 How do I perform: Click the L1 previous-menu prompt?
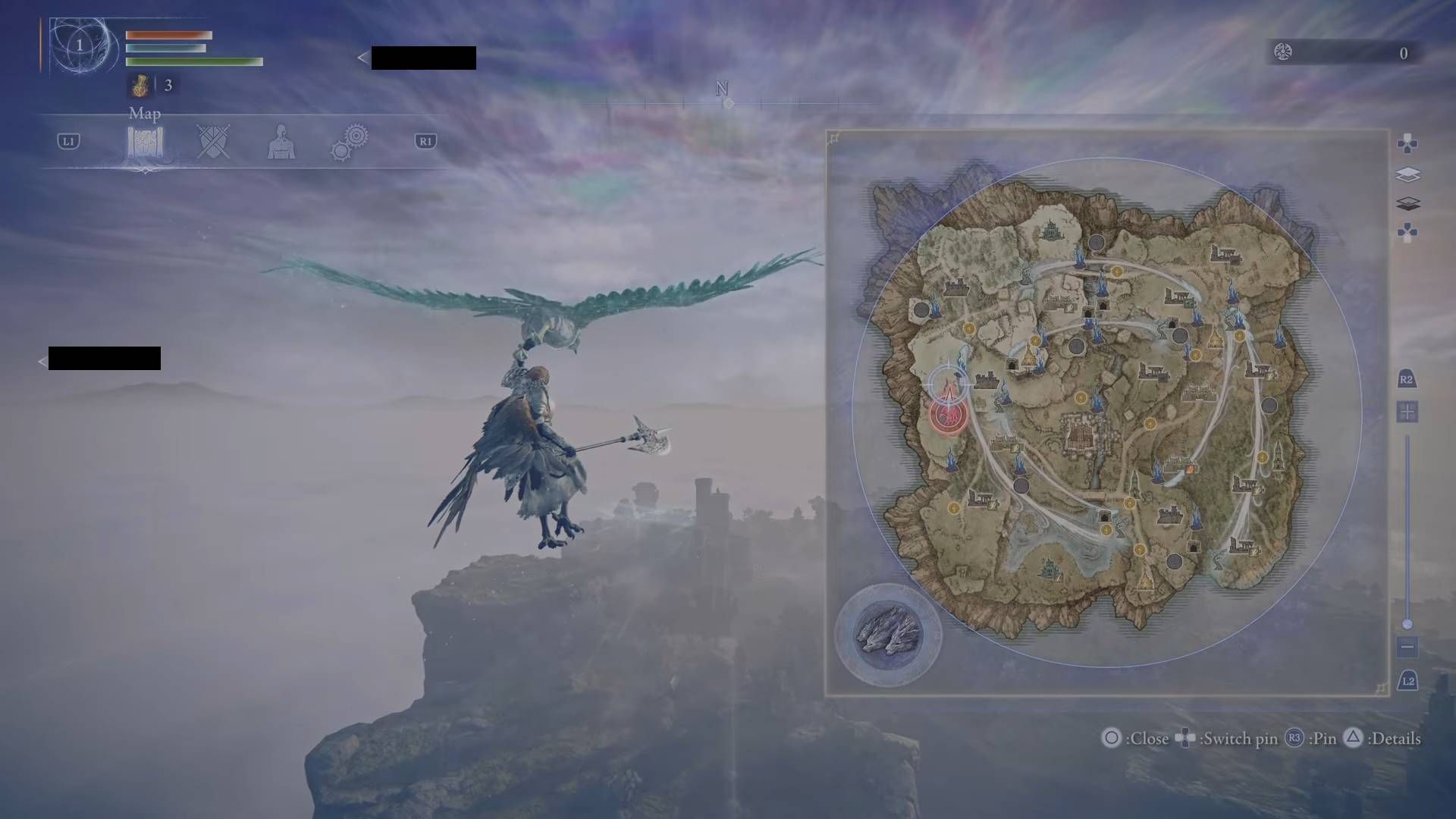coord(67,141)
